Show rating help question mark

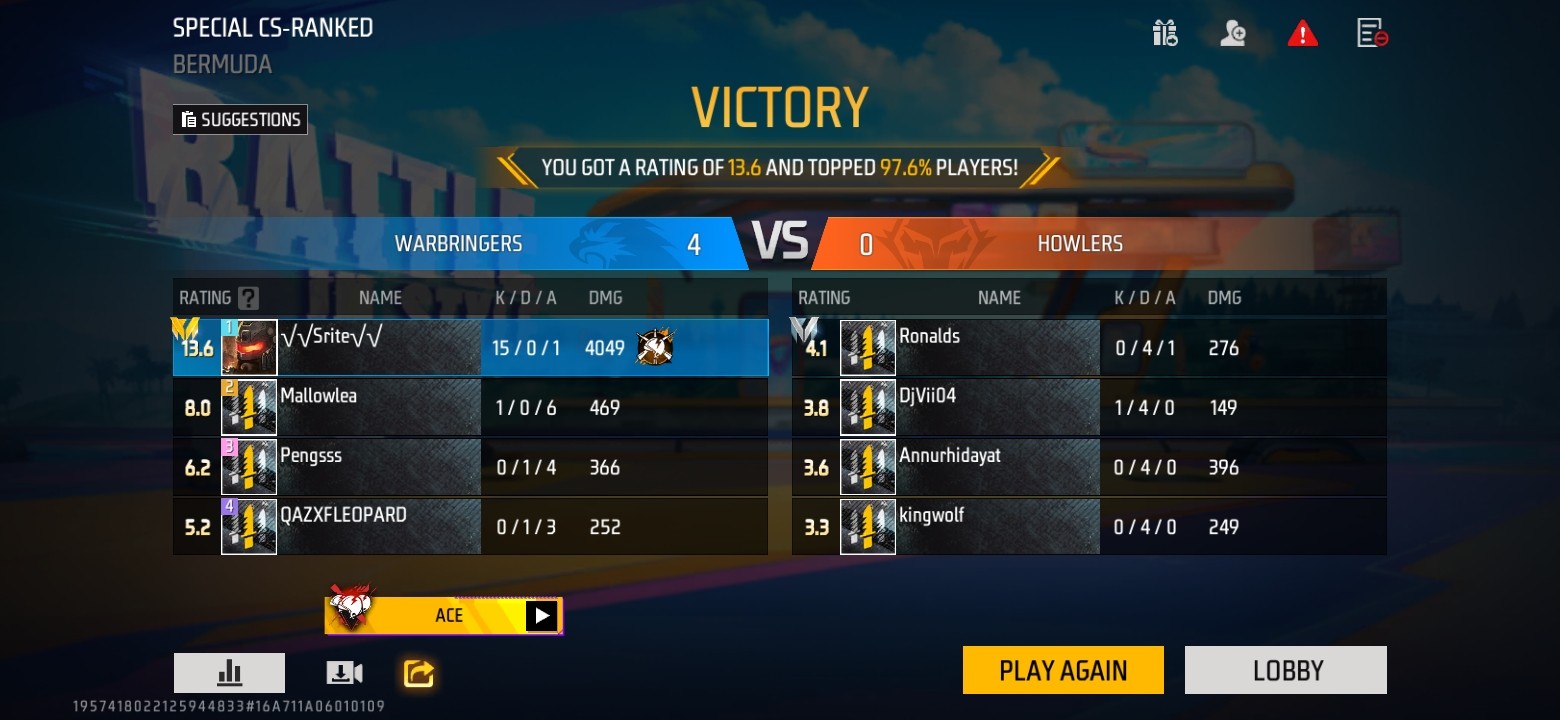coord(248,298)
